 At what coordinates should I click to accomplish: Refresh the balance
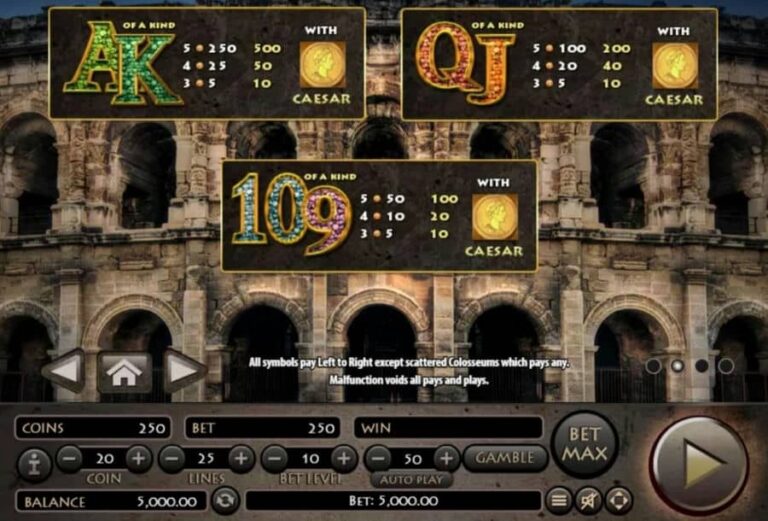point(227,498)
